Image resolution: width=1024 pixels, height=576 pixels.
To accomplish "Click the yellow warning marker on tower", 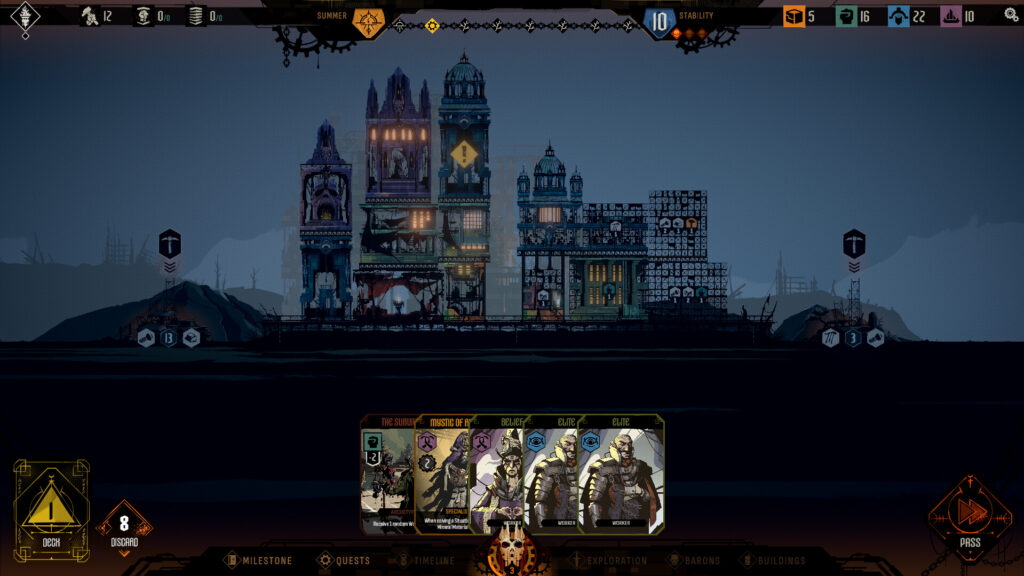I will tap(464, 155).
